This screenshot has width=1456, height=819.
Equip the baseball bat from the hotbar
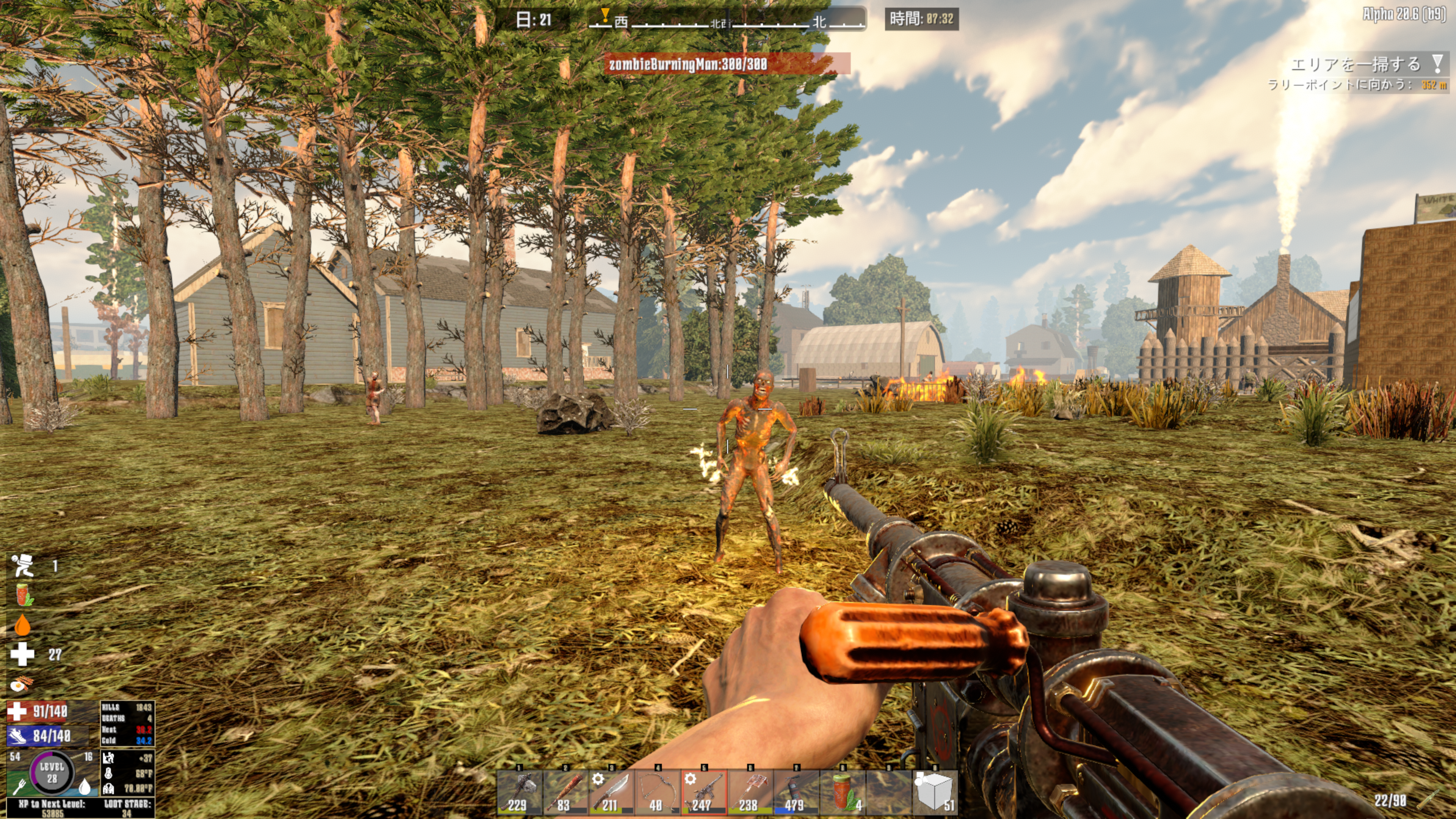[x=565, y=792]
